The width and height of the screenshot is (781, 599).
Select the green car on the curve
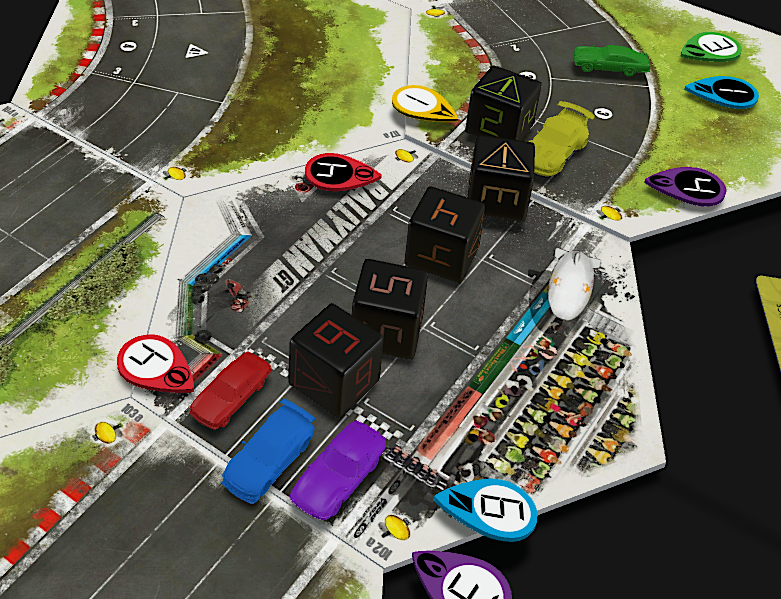point(611,58)
